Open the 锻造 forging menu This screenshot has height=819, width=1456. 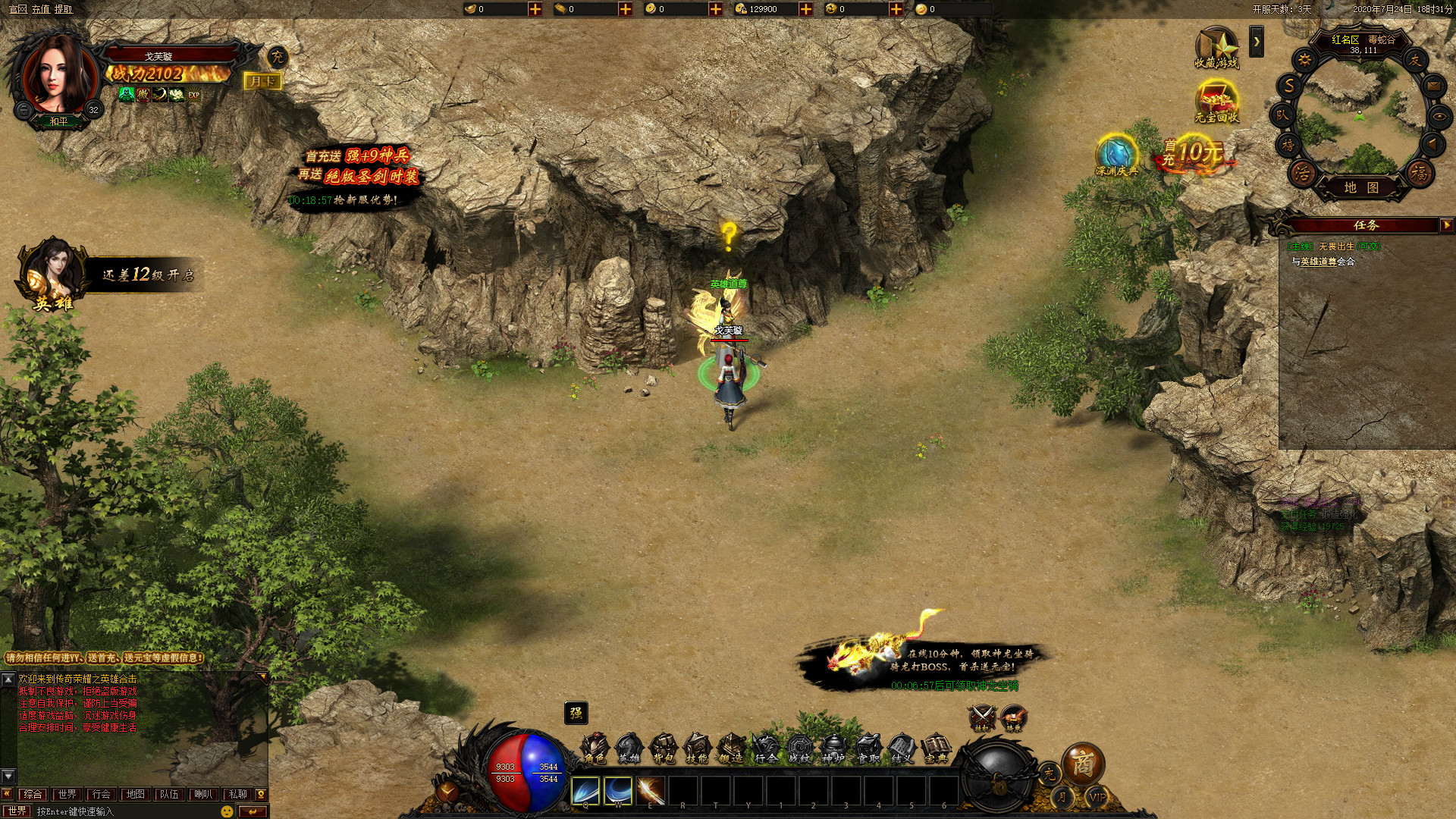coord(731,748)
